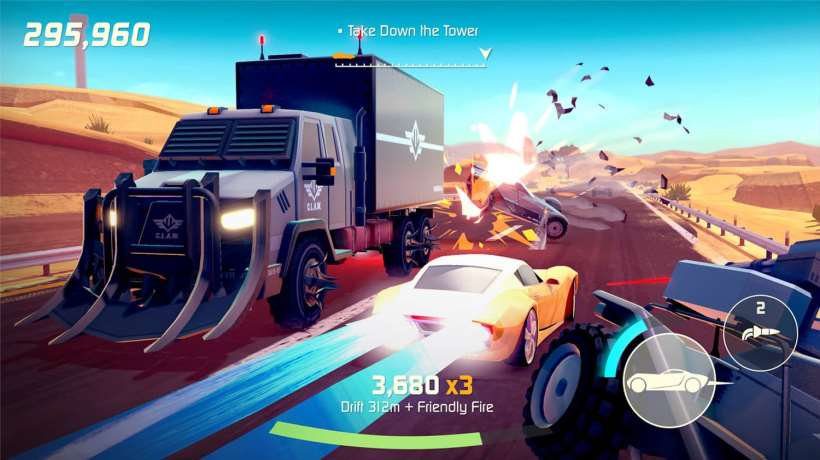The height and width of the screenshot is (460, 820).
Task: Tap the sports car ability circle
Action: [662, 382]
